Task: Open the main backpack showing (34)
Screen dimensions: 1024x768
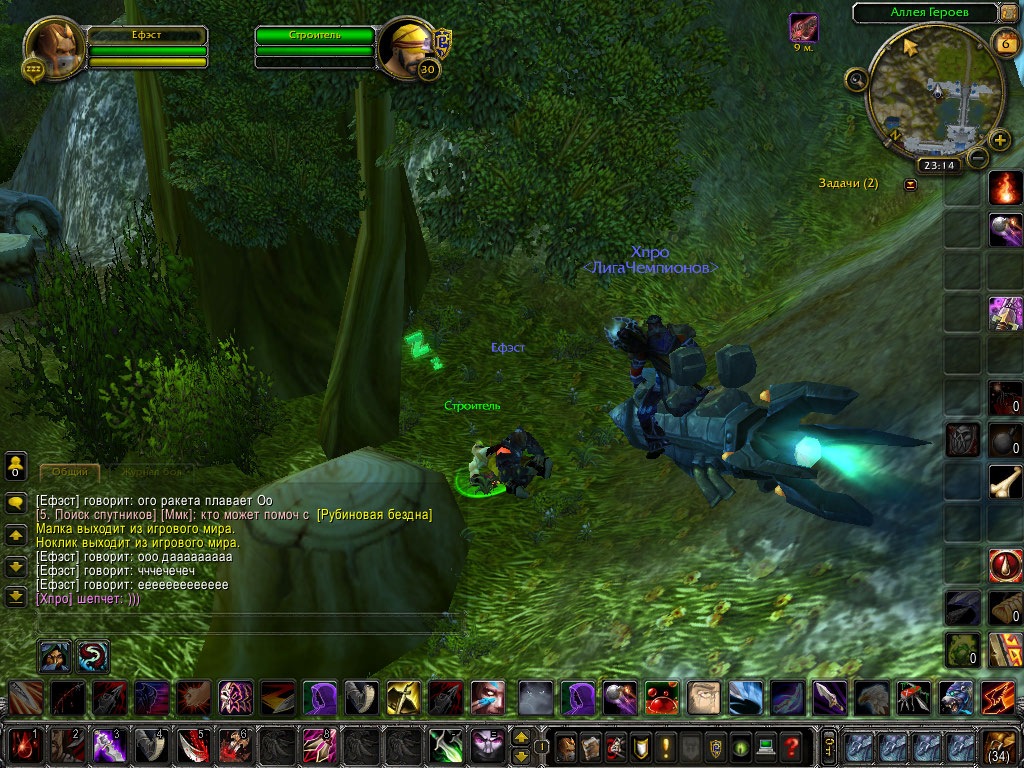Action: tap(1000, 746)
